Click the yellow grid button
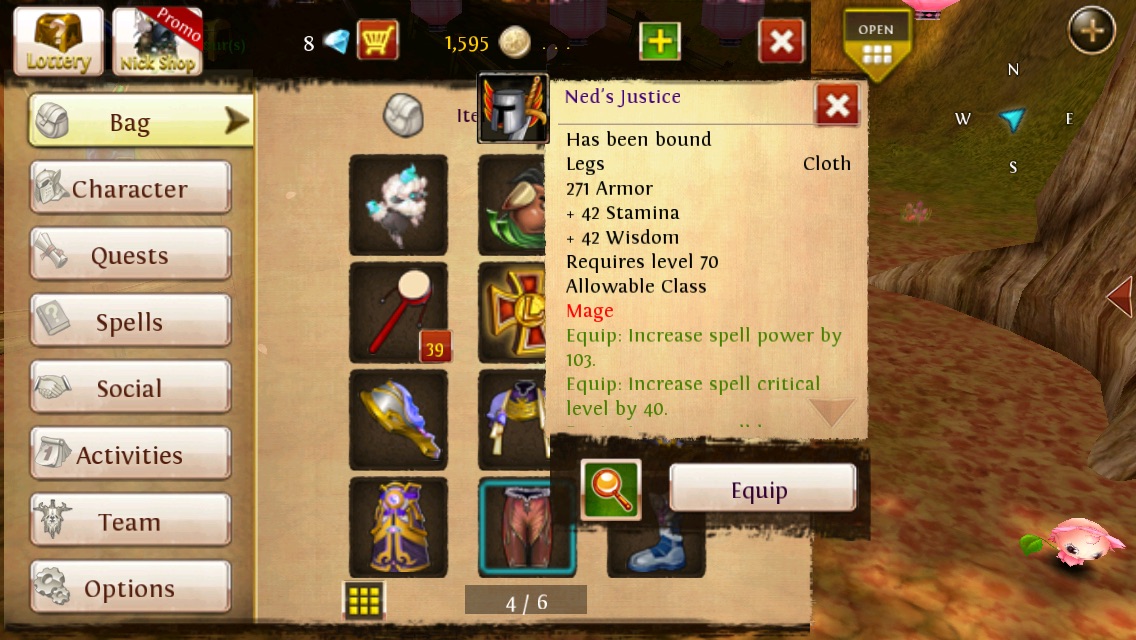The image size is (1136, 640). 364,600
